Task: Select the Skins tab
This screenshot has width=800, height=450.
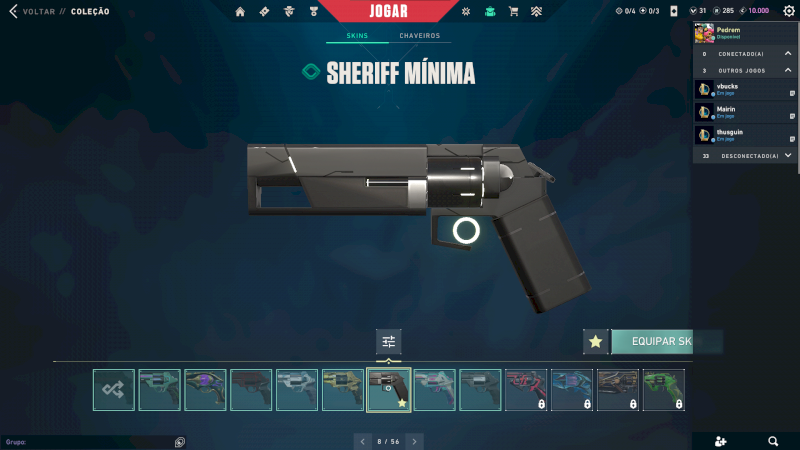Action: click(357, 36)
